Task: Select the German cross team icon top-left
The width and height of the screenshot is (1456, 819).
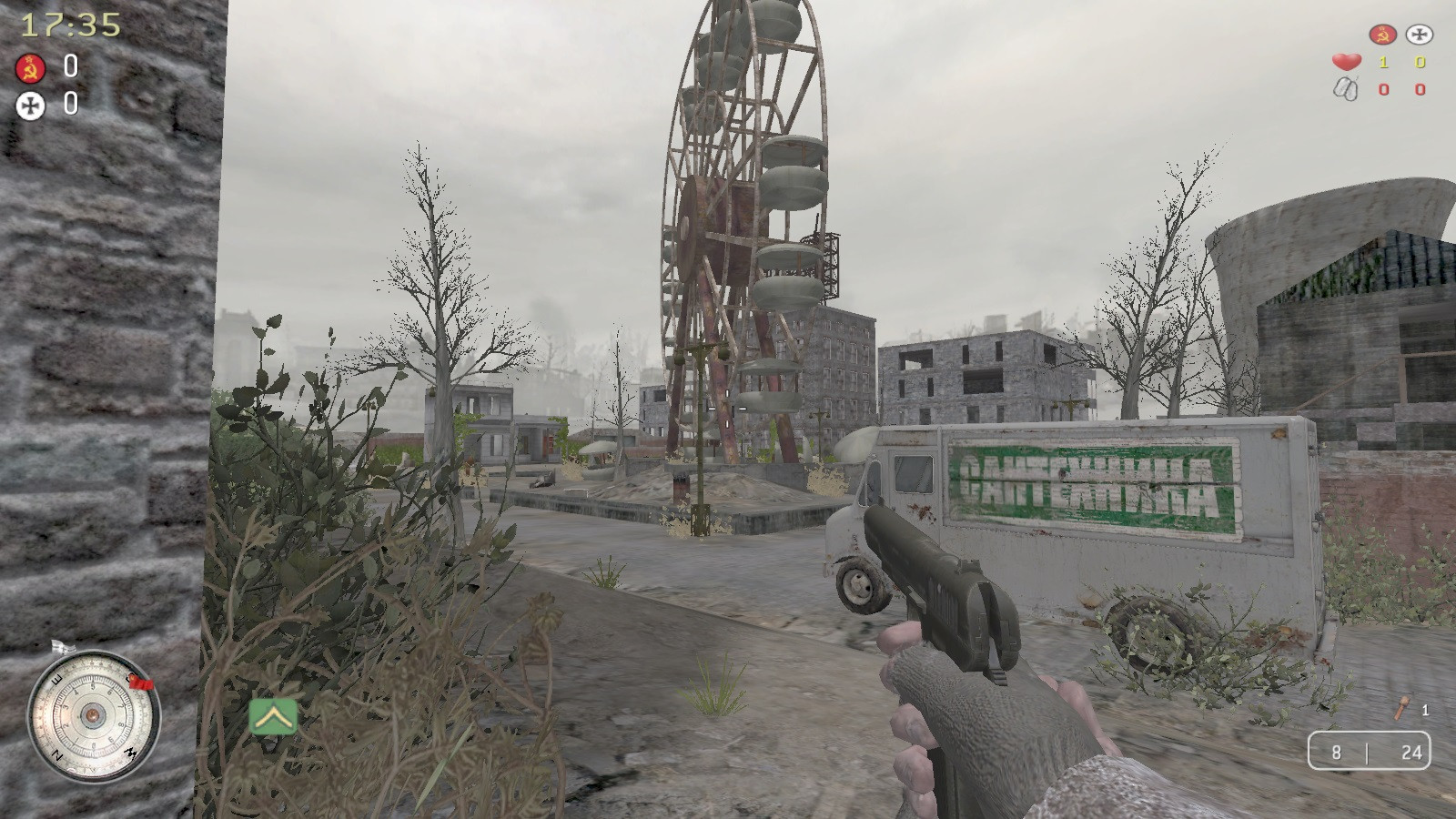Action: click(30, 106)
